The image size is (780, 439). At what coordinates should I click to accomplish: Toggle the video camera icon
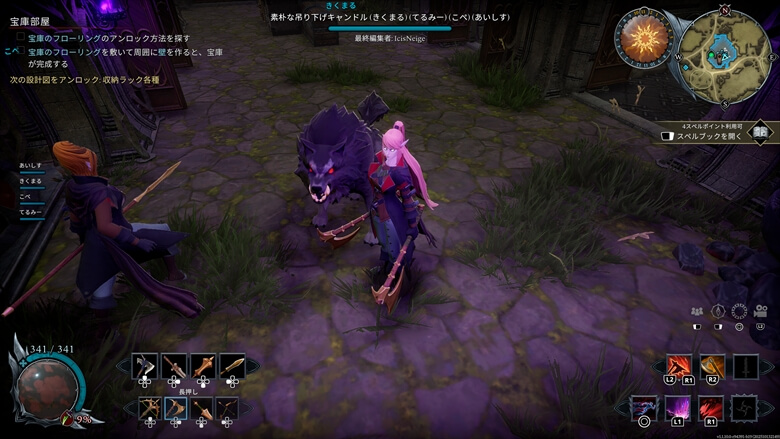760,311
